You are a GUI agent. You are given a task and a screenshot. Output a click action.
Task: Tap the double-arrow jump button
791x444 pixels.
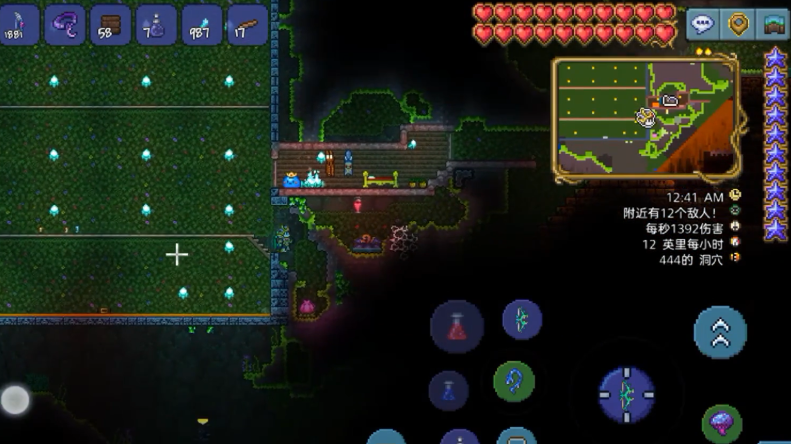point(720,332)
